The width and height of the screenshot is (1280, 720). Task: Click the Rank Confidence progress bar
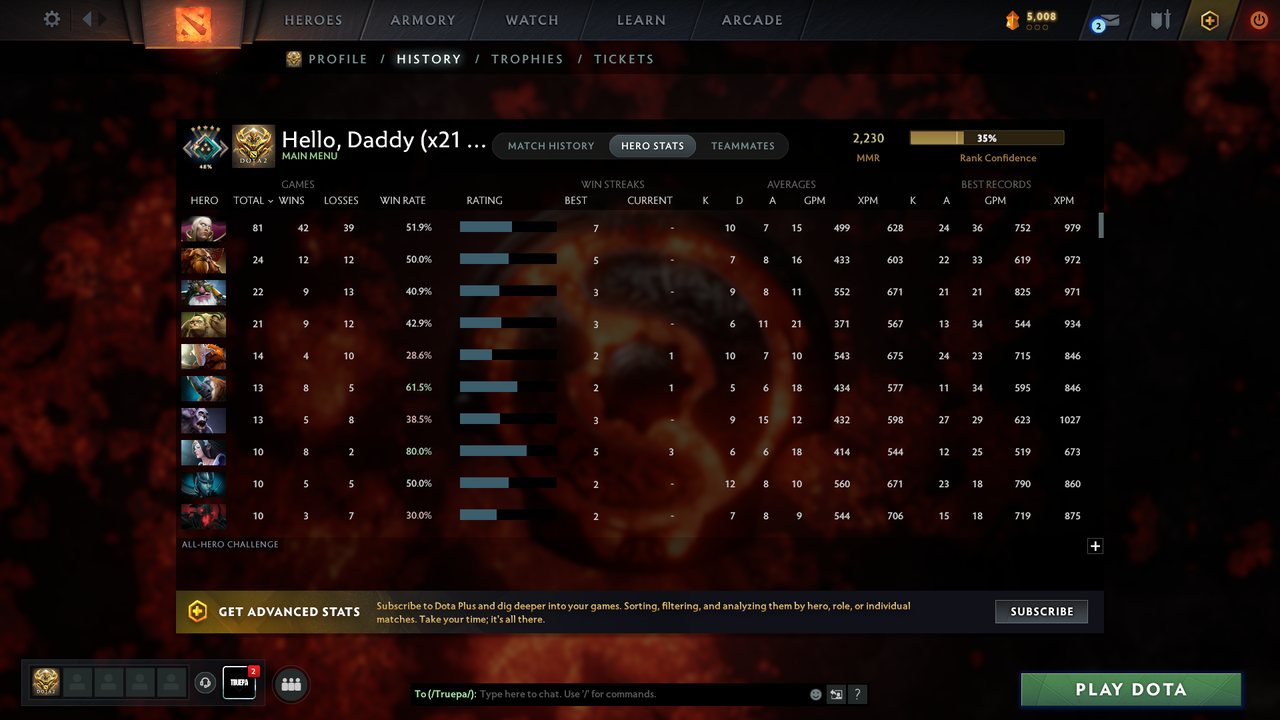(x=986, y=137)
